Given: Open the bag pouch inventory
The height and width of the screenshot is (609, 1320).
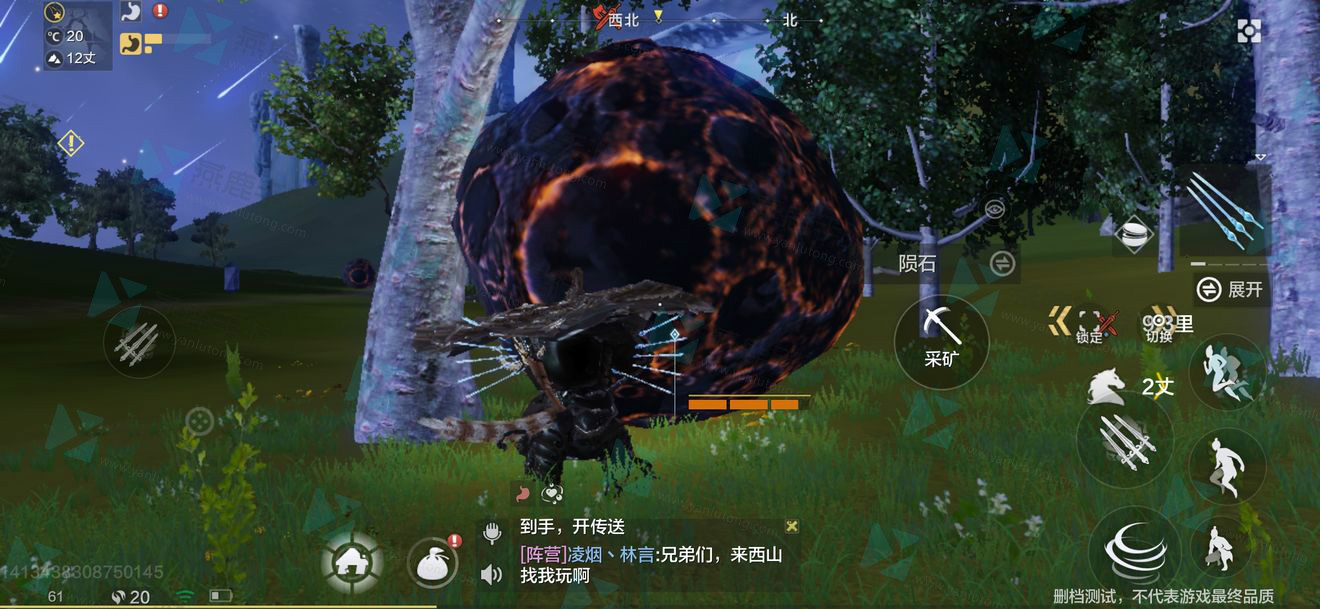Looking at the screenshot, I should (433, 564).
